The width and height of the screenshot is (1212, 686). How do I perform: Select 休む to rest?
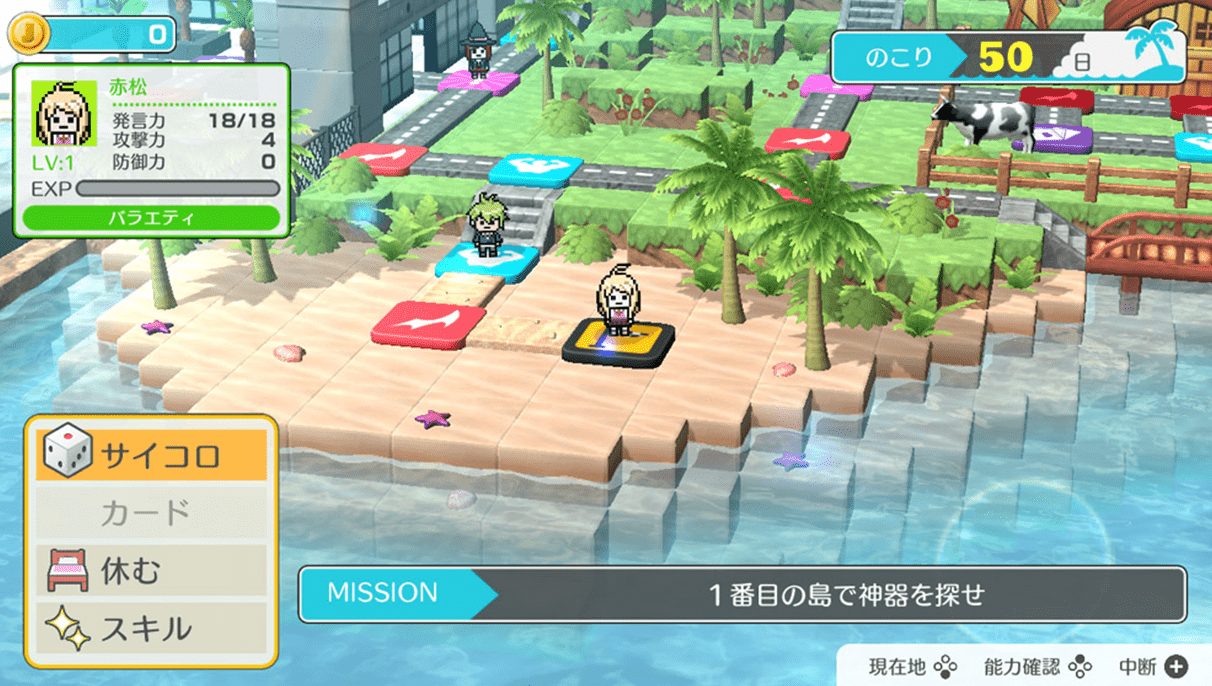tap(152, 571)
